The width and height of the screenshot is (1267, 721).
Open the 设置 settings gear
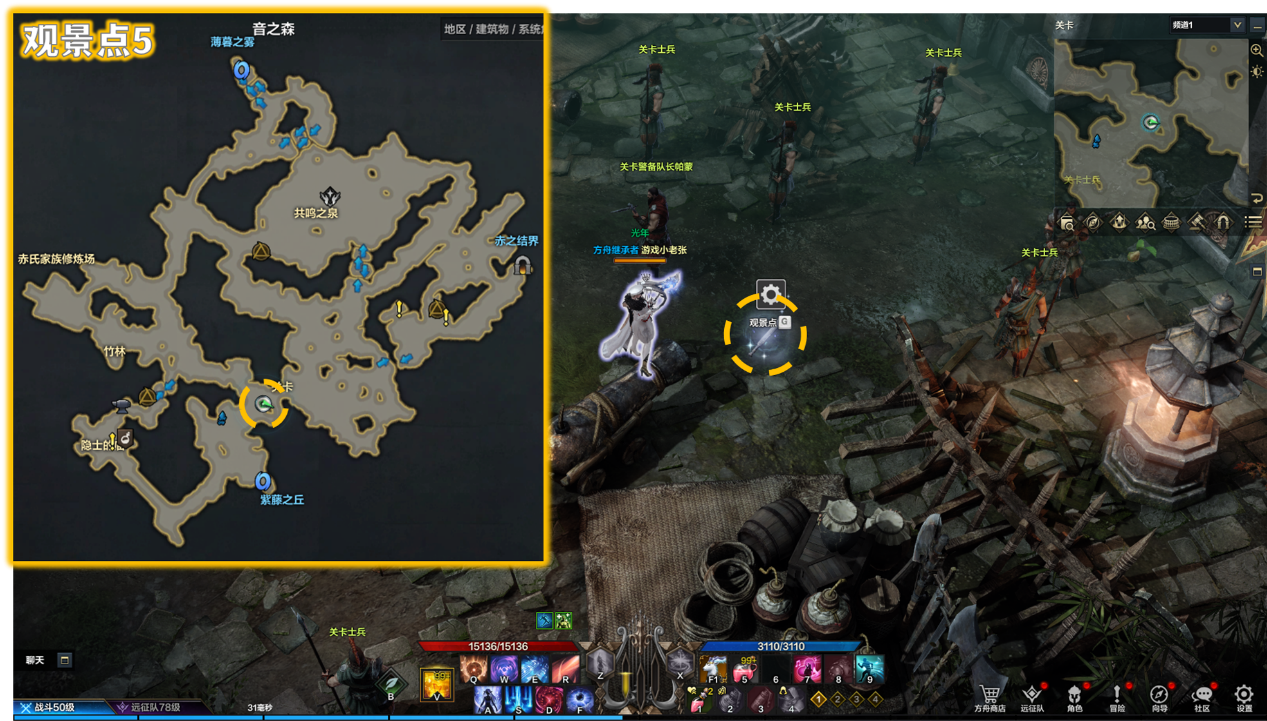point(1243,696)
